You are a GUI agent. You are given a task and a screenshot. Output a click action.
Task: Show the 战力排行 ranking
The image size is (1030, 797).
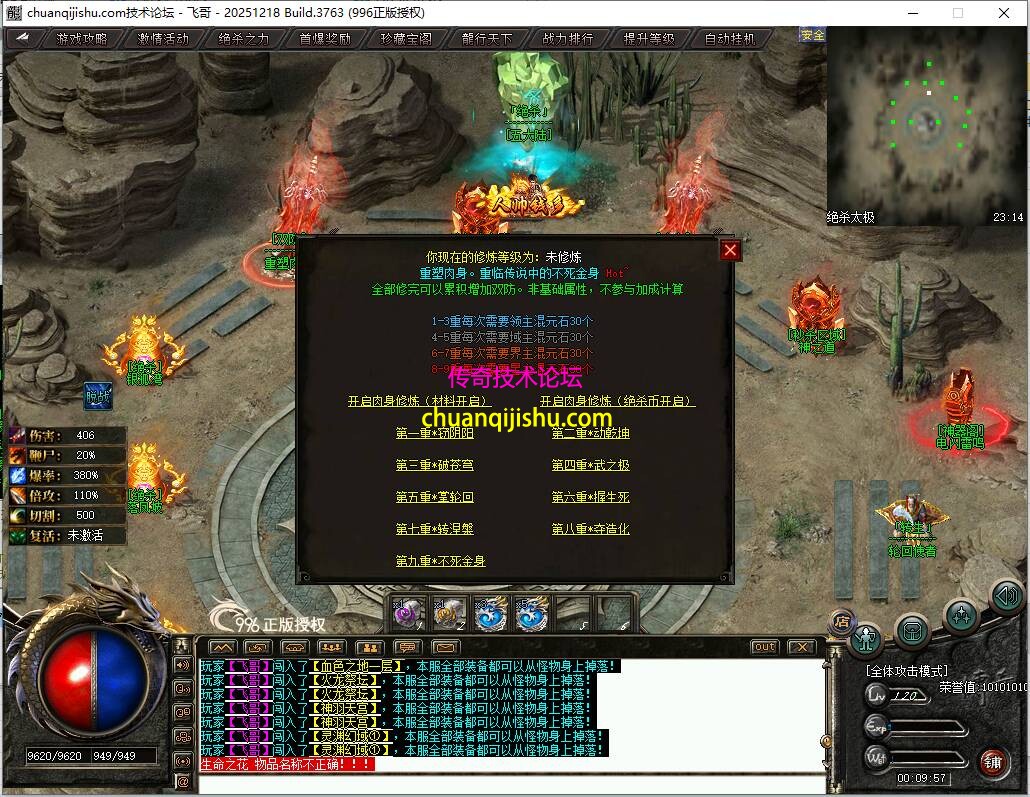click(568, 39)
